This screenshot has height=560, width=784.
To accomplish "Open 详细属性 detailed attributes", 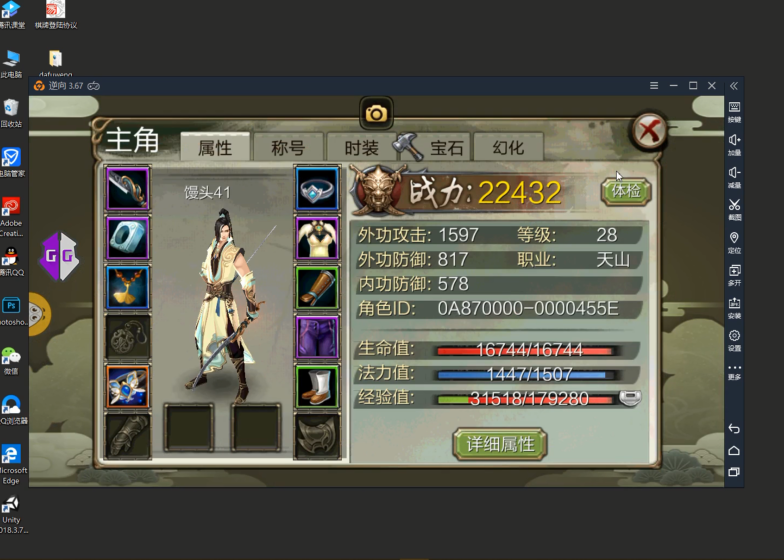I will point(500,443).
